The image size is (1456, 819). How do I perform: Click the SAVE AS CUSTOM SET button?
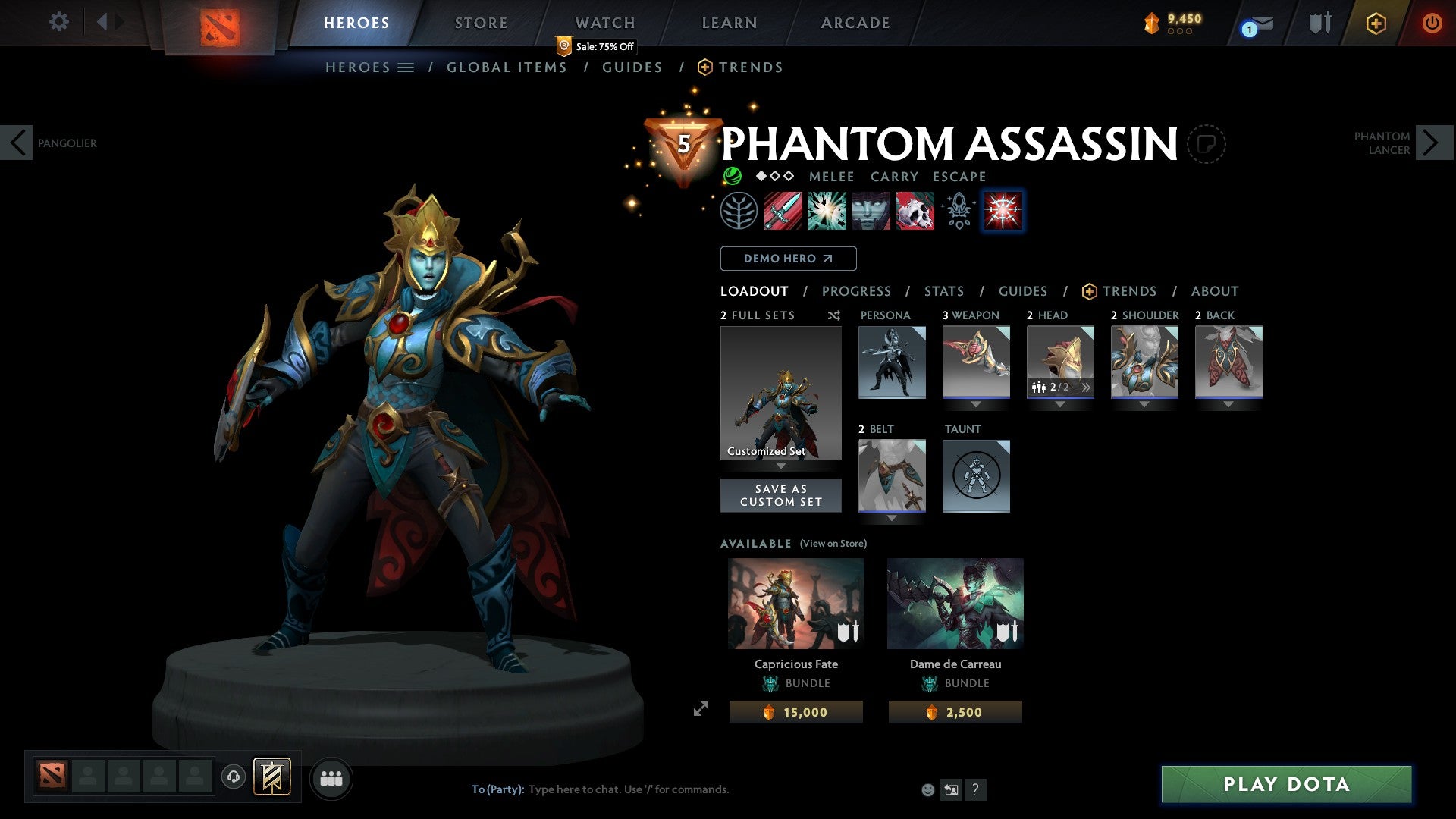780,495
